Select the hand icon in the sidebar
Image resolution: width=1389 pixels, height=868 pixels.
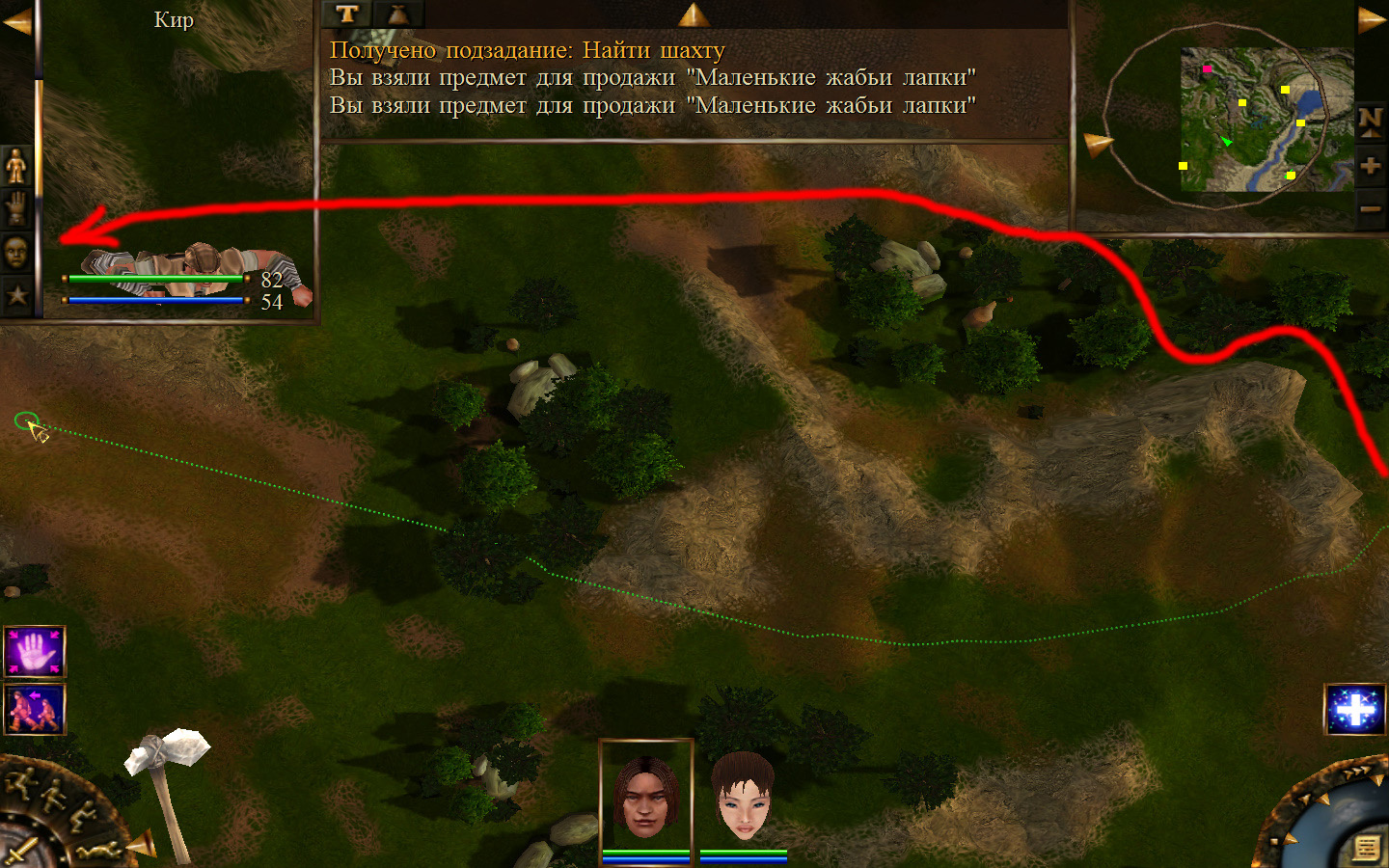coord(16,207)
